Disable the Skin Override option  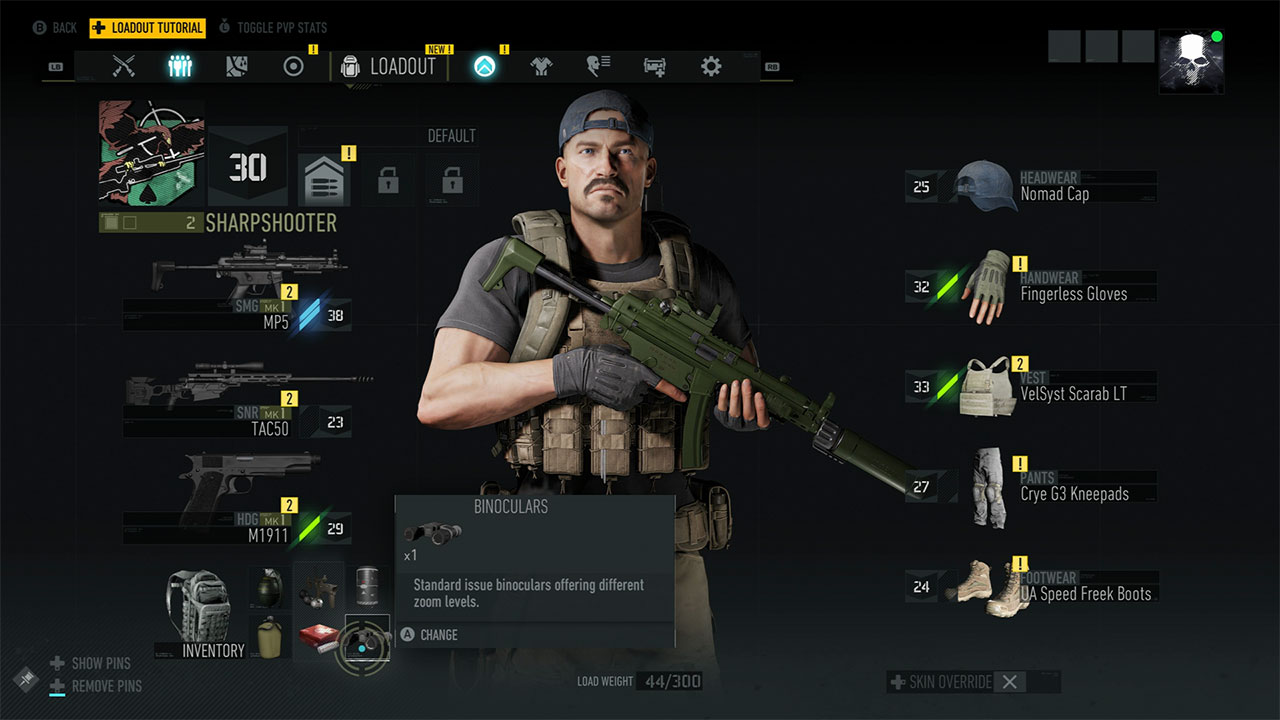(x=1010, y=681)
